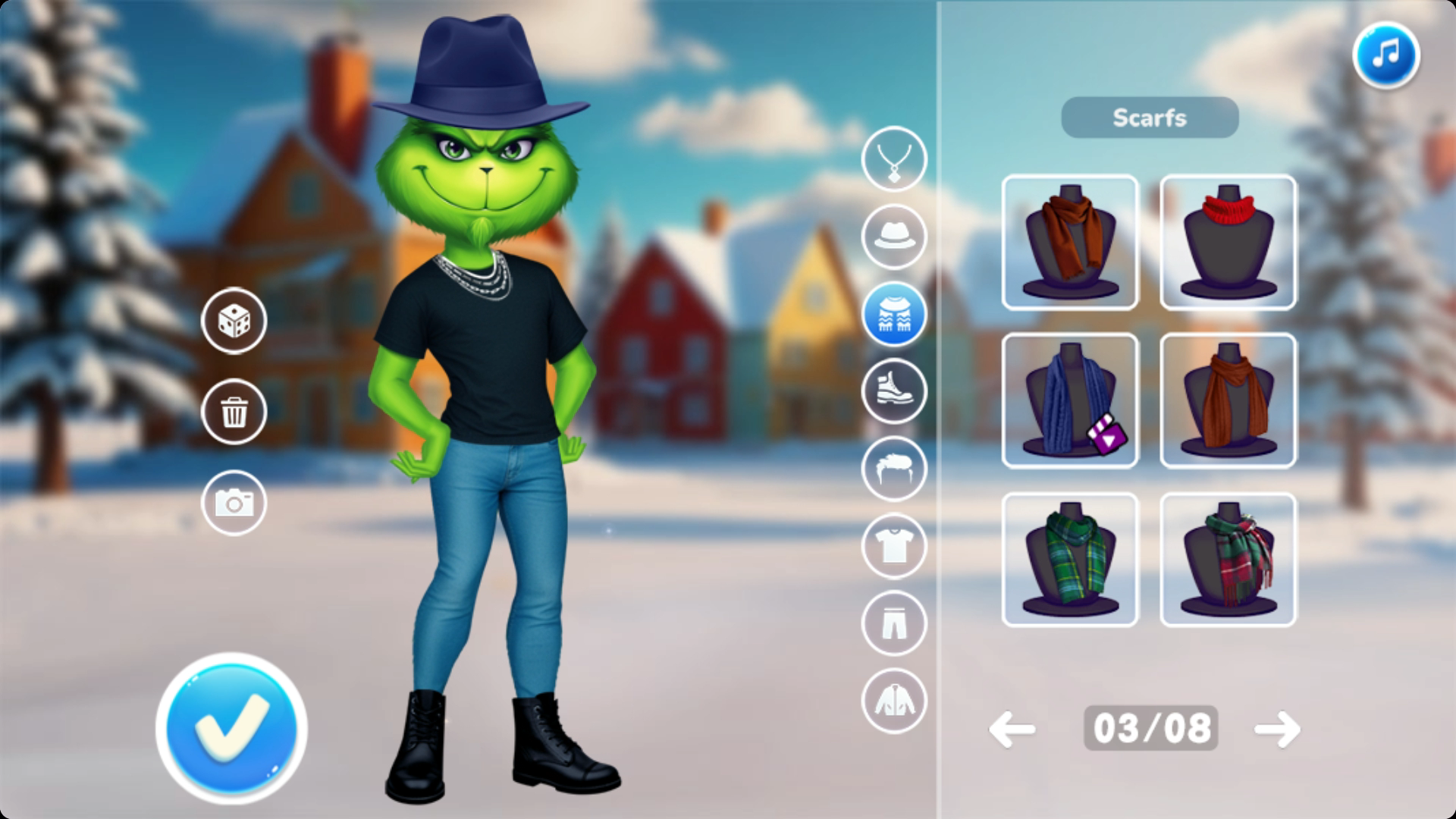Equip the red knitted neck warmer
1456x819 pixels.
tap(1228, 243)
